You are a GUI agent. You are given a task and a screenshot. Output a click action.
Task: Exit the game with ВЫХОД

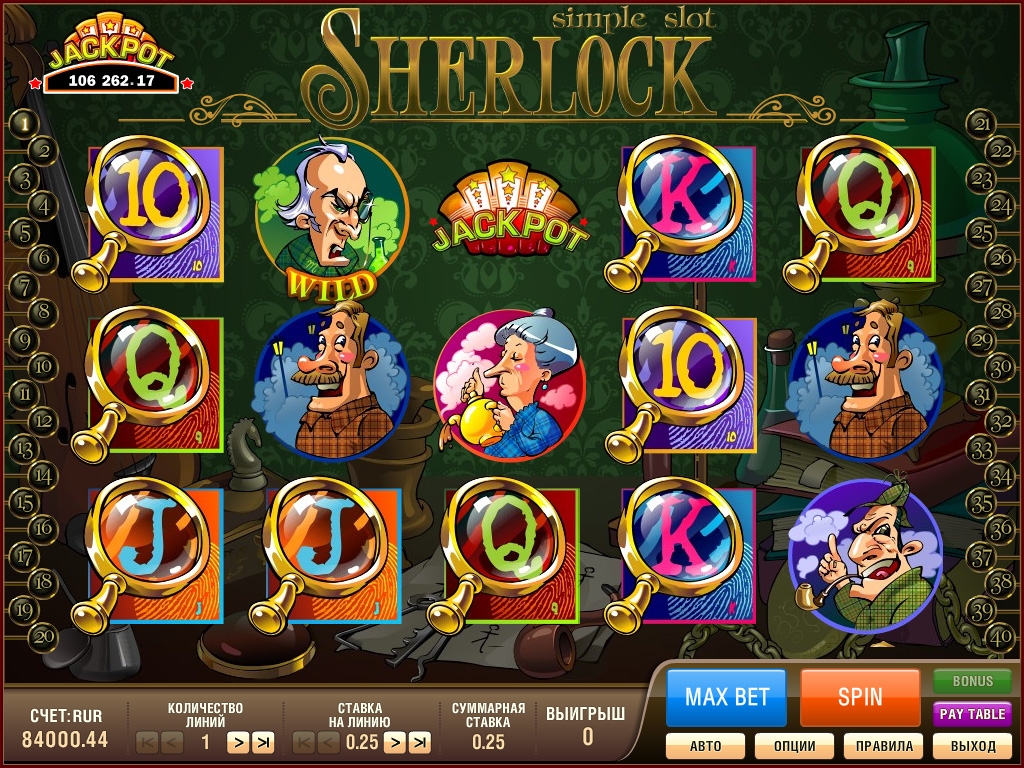coord(972,746)
